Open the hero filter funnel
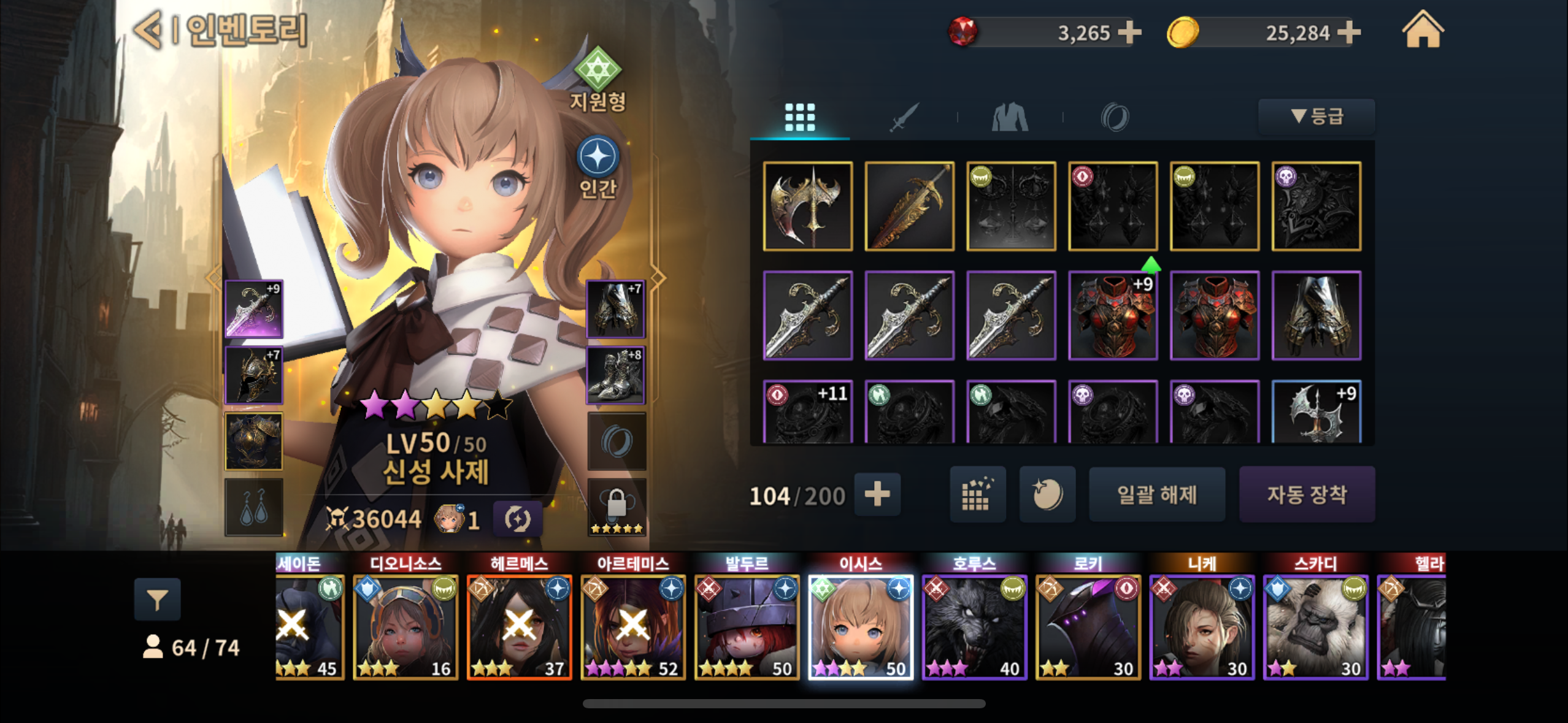This screenshot has width=1568, height=723. coord(158,599)
